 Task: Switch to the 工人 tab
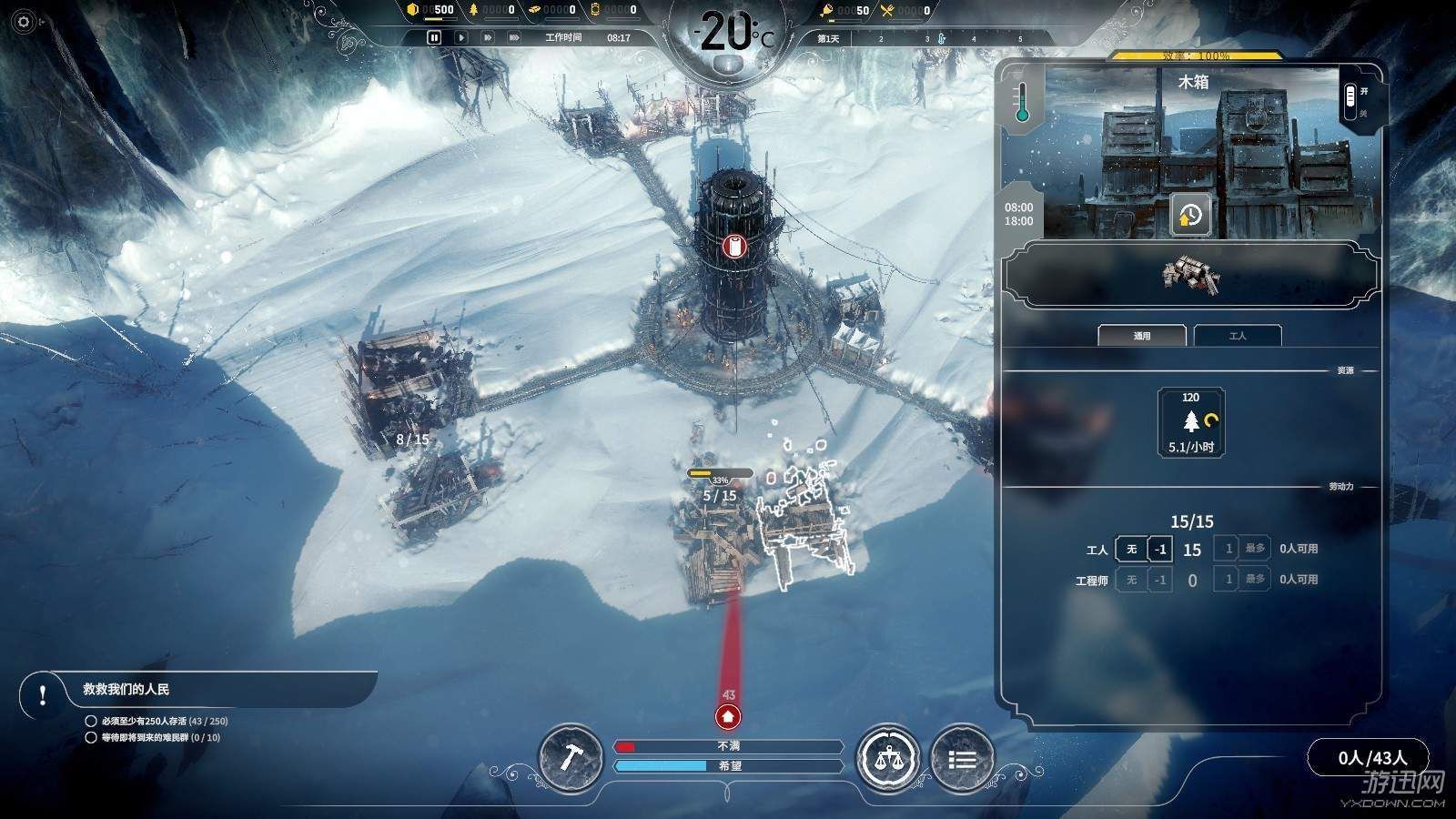click(x=1238, y=336)
